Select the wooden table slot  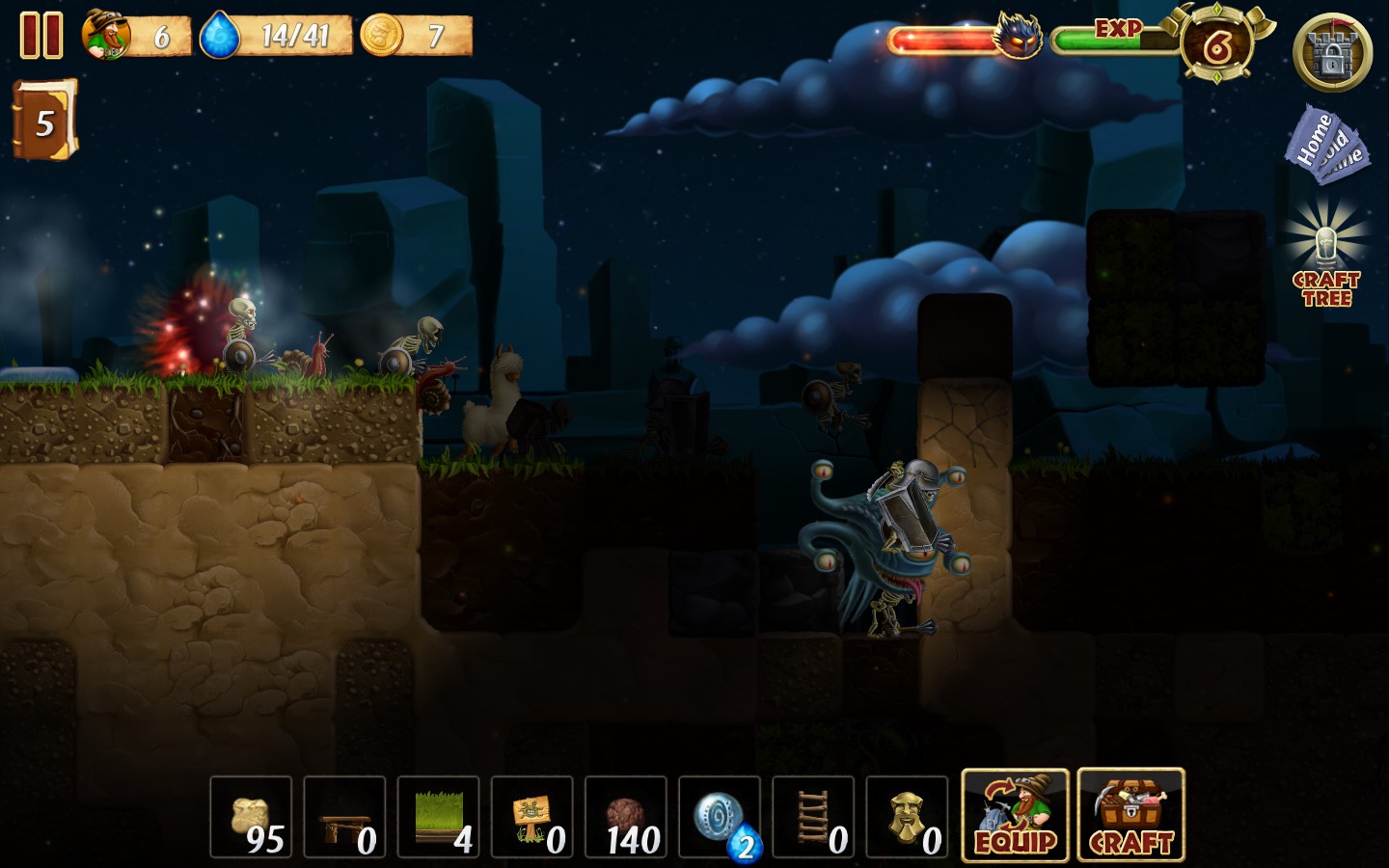click(344, 817)
